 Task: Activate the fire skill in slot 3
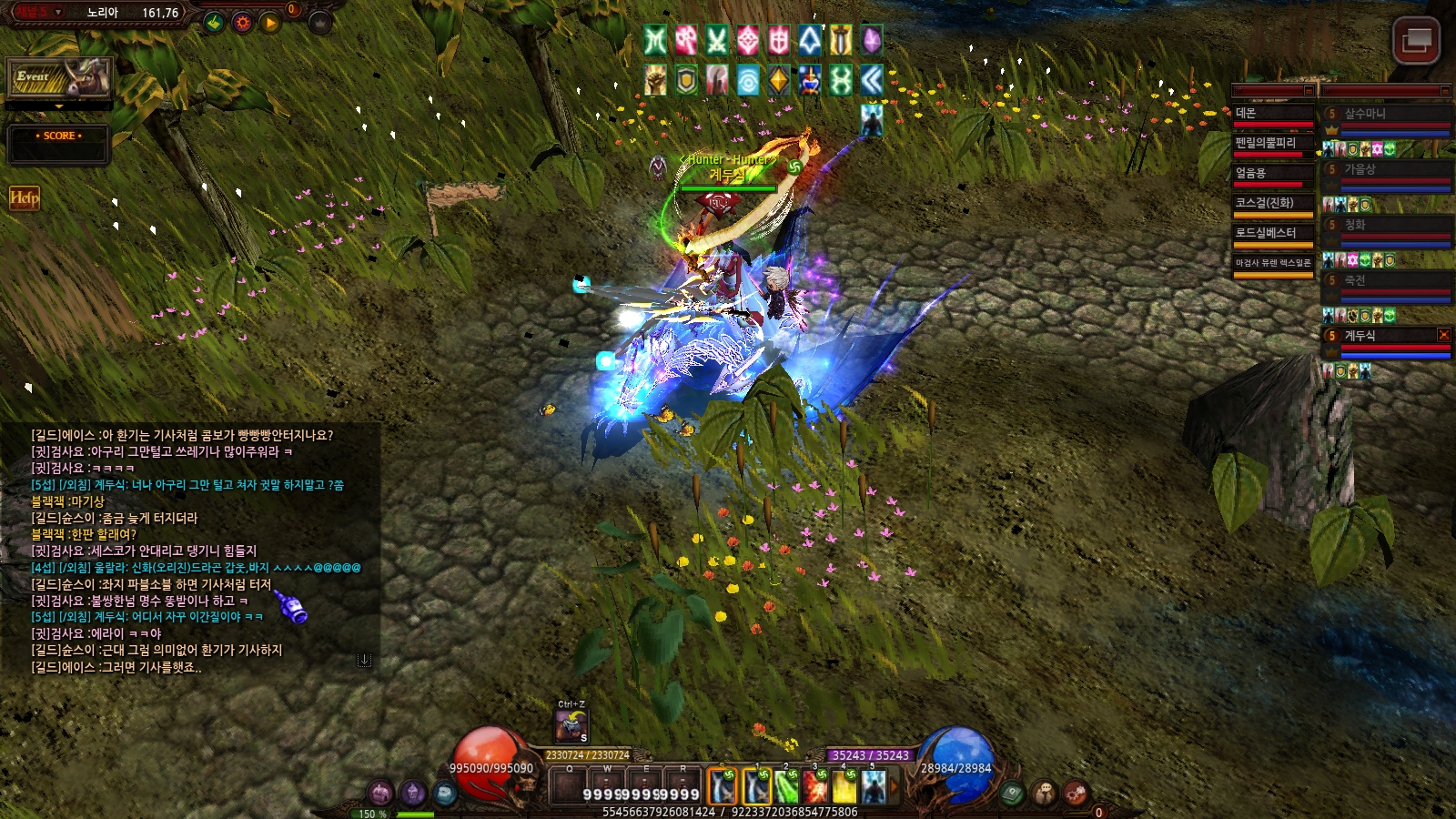click(x=815, y=786)
